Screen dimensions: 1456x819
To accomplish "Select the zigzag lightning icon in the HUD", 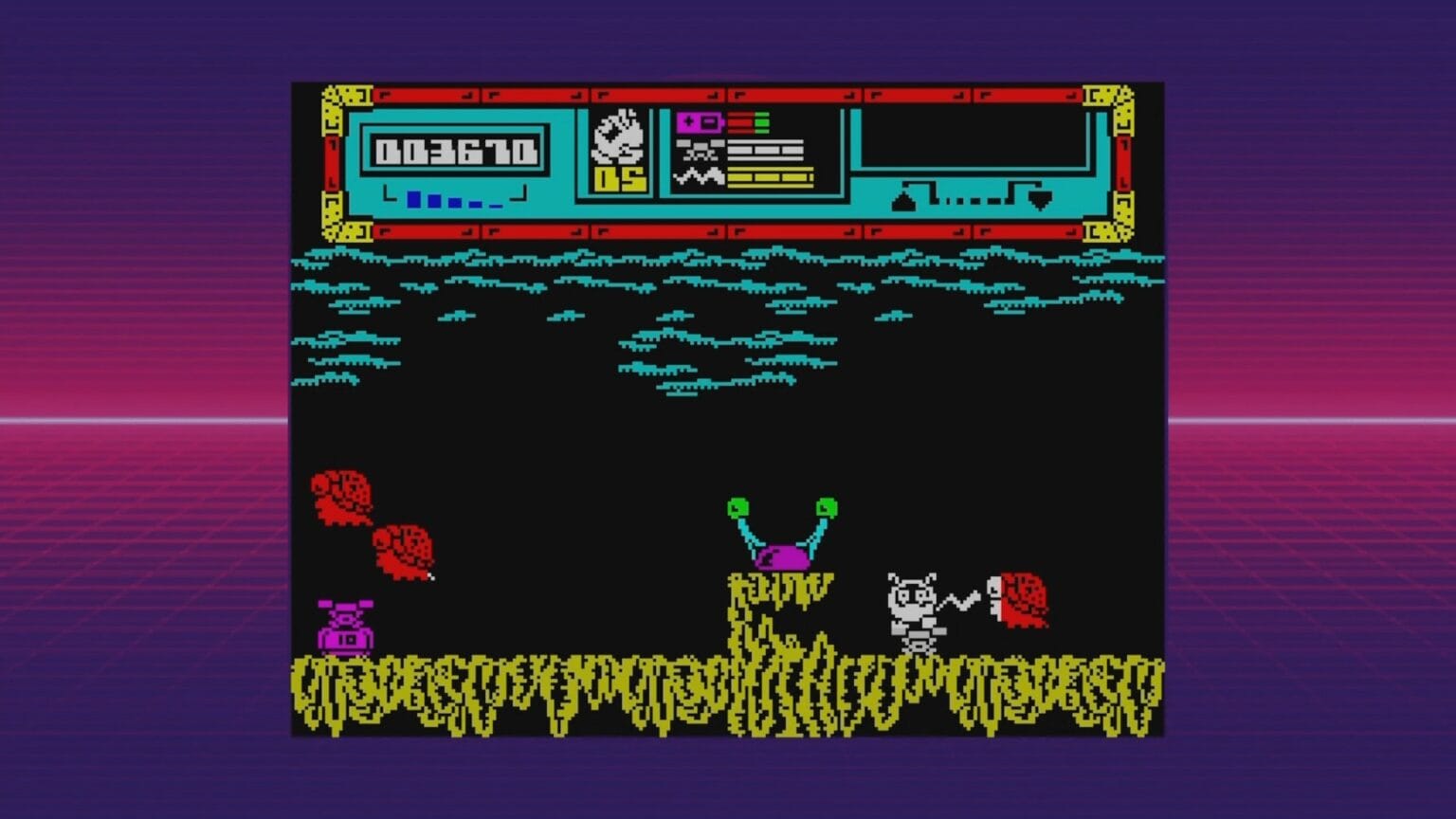I will point(699,176).
